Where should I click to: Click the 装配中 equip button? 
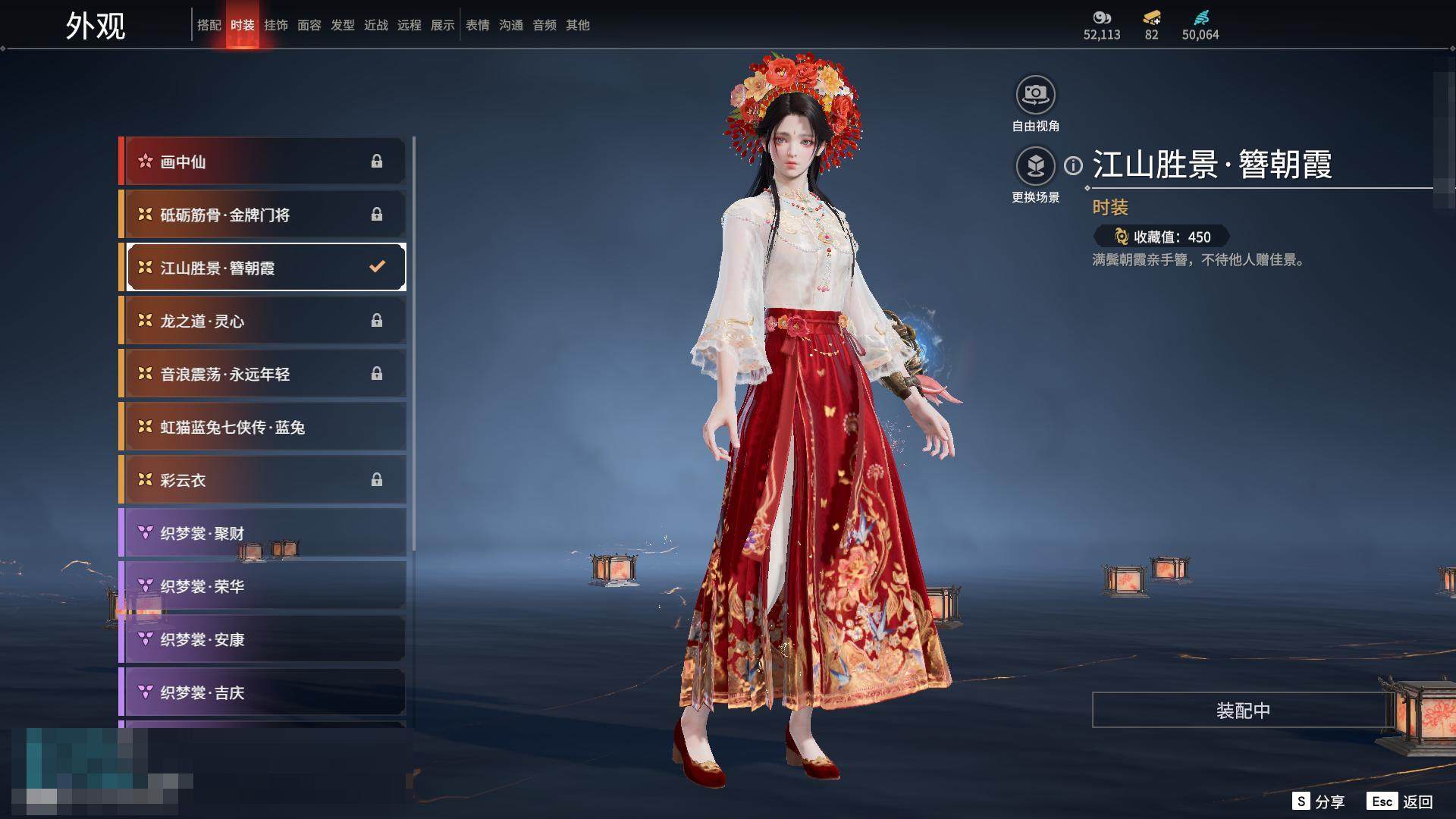pyautogui.click(x=1242, y=710)
